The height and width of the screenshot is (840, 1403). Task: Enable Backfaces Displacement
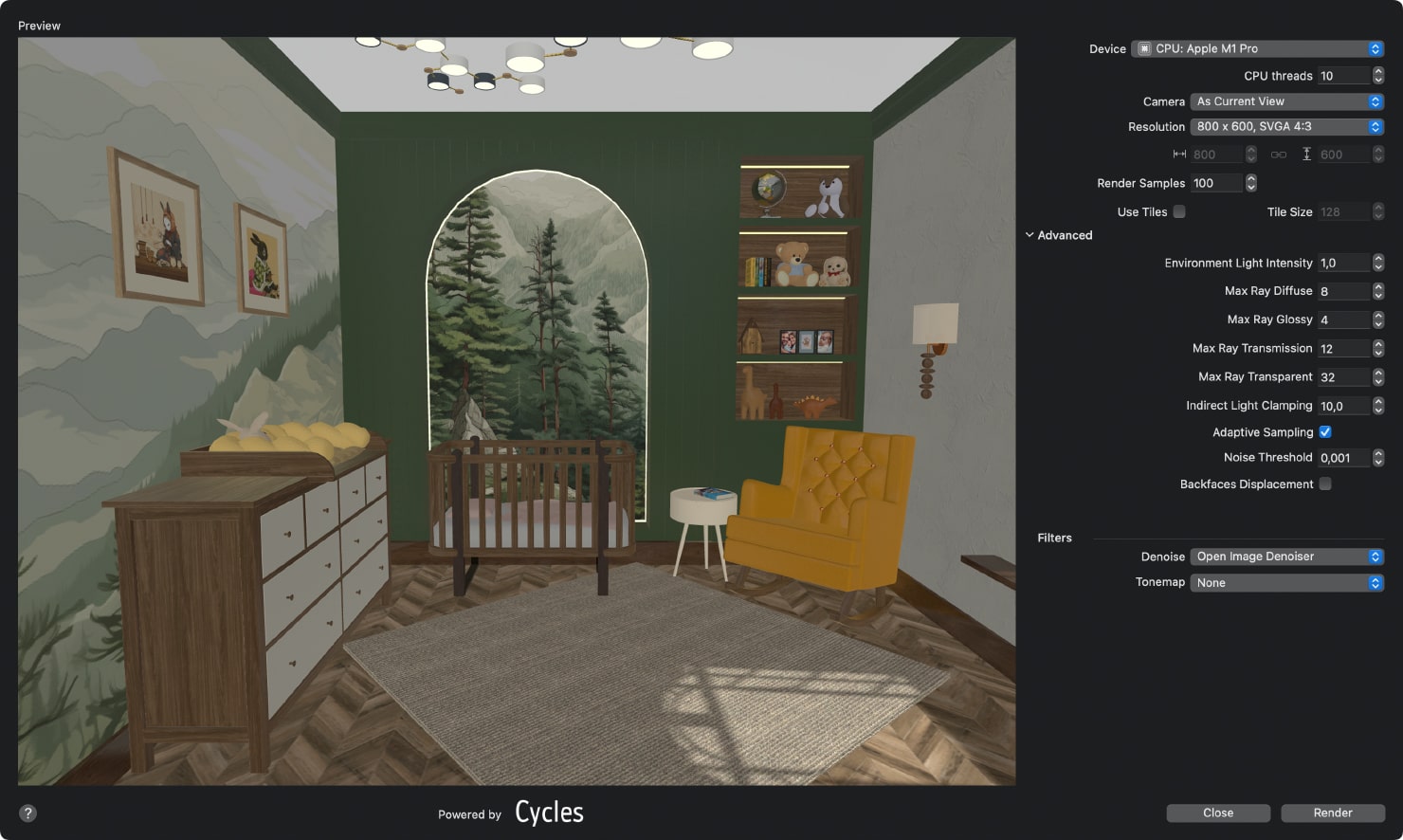click(x=1324, y=484)
